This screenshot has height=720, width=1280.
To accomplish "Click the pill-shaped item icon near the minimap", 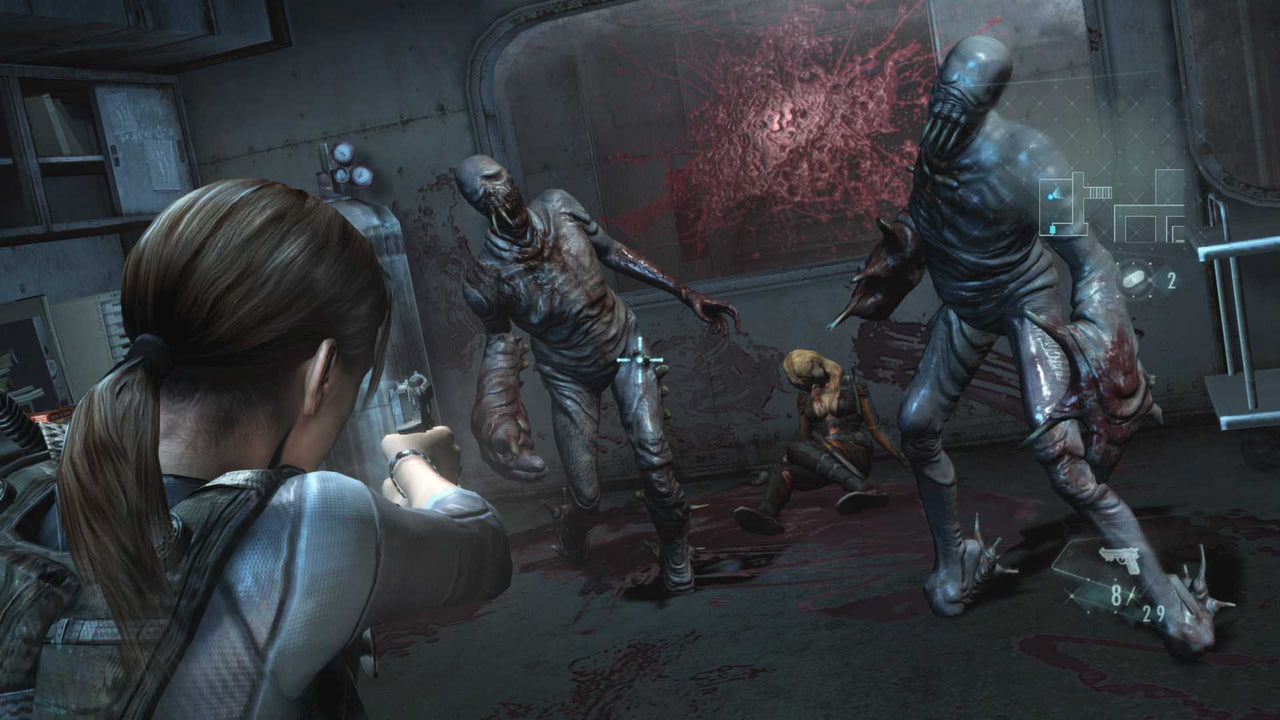I will (x=1133, y=278).
